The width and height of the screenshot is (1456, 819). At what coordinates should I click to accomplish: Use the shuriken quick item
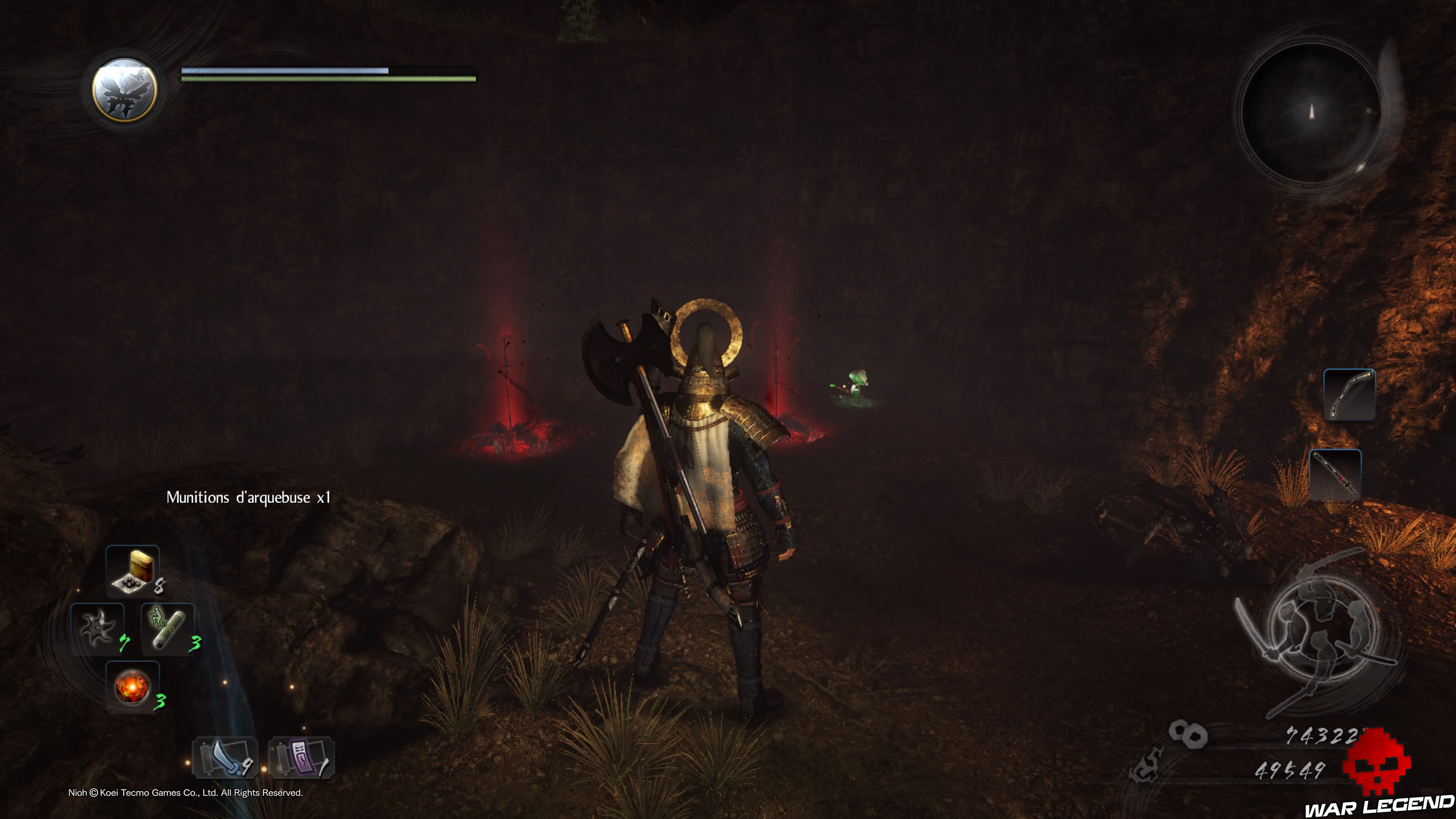point(97,629)
